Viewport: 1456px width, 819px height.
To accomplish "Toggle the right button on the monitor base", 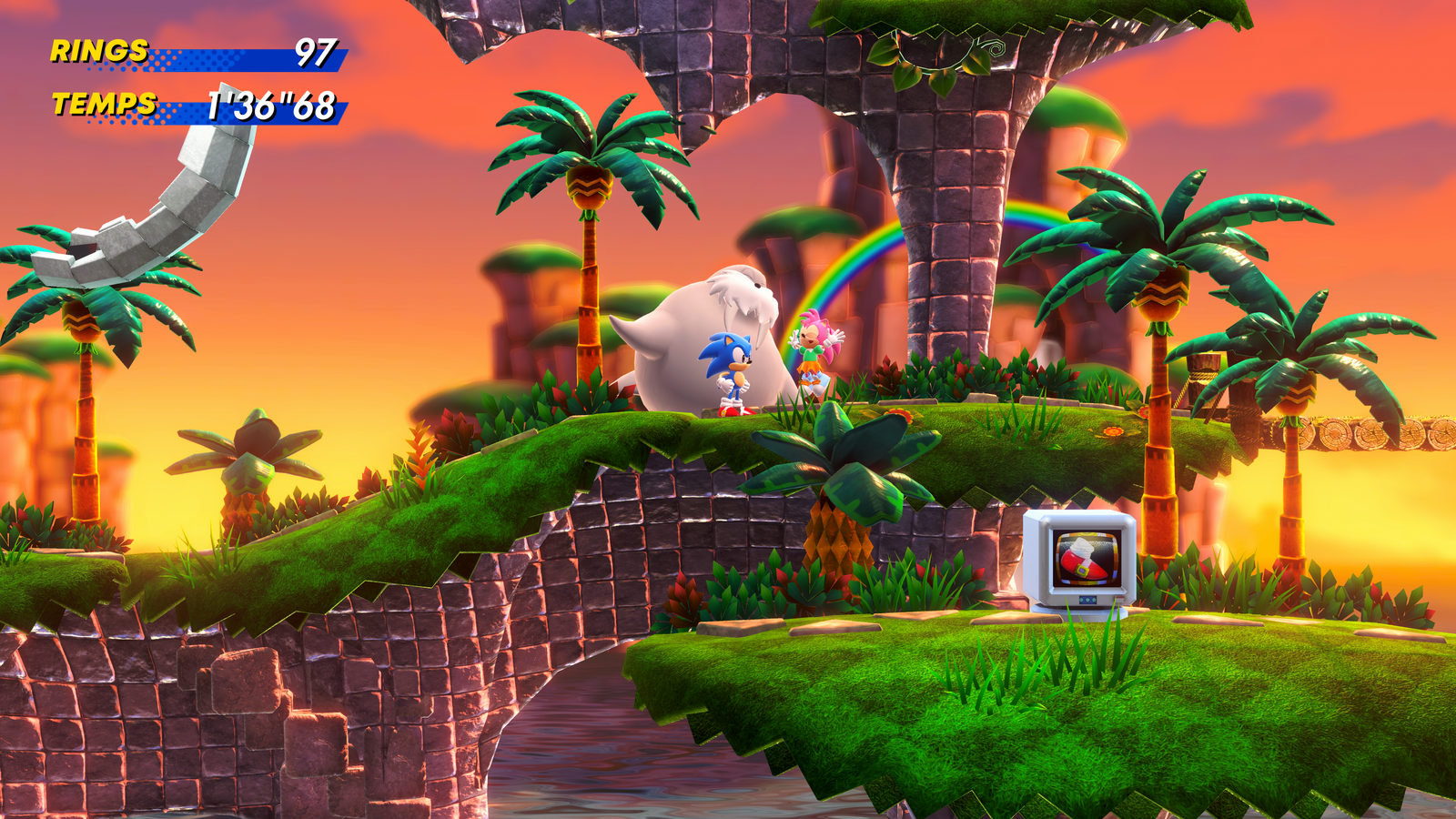I will [x=1094, y=599].
